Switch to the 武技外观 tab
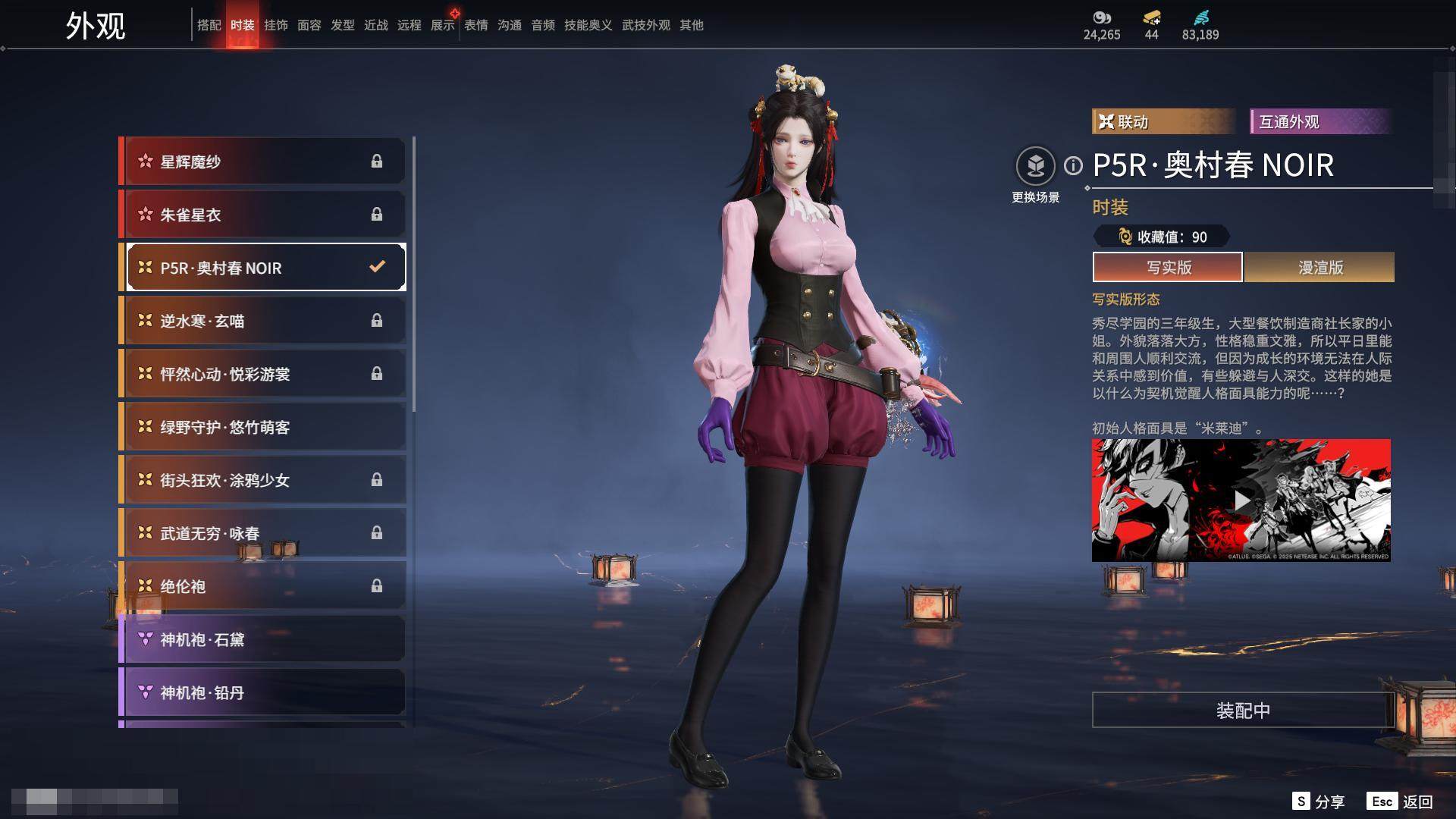Screen dimensions: 1456x819 [645, 25]
